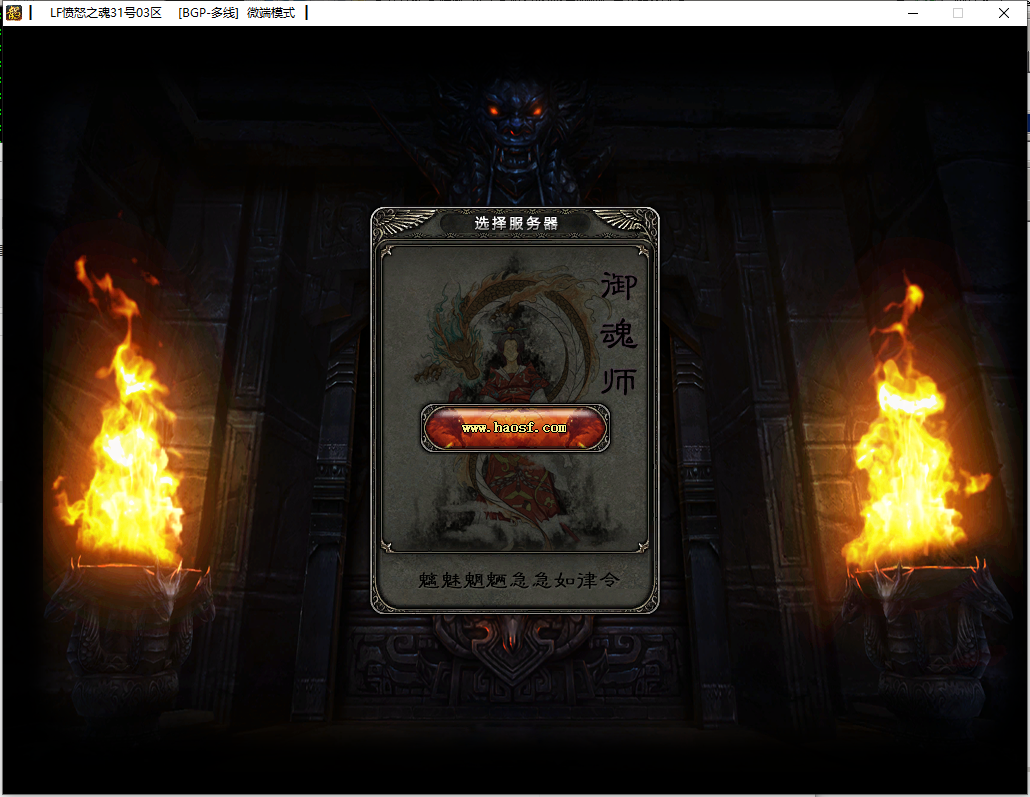The height and width of the screenshot is (797, 1030).
Task: Select the www.haosf.com server button
Action: 515,428
